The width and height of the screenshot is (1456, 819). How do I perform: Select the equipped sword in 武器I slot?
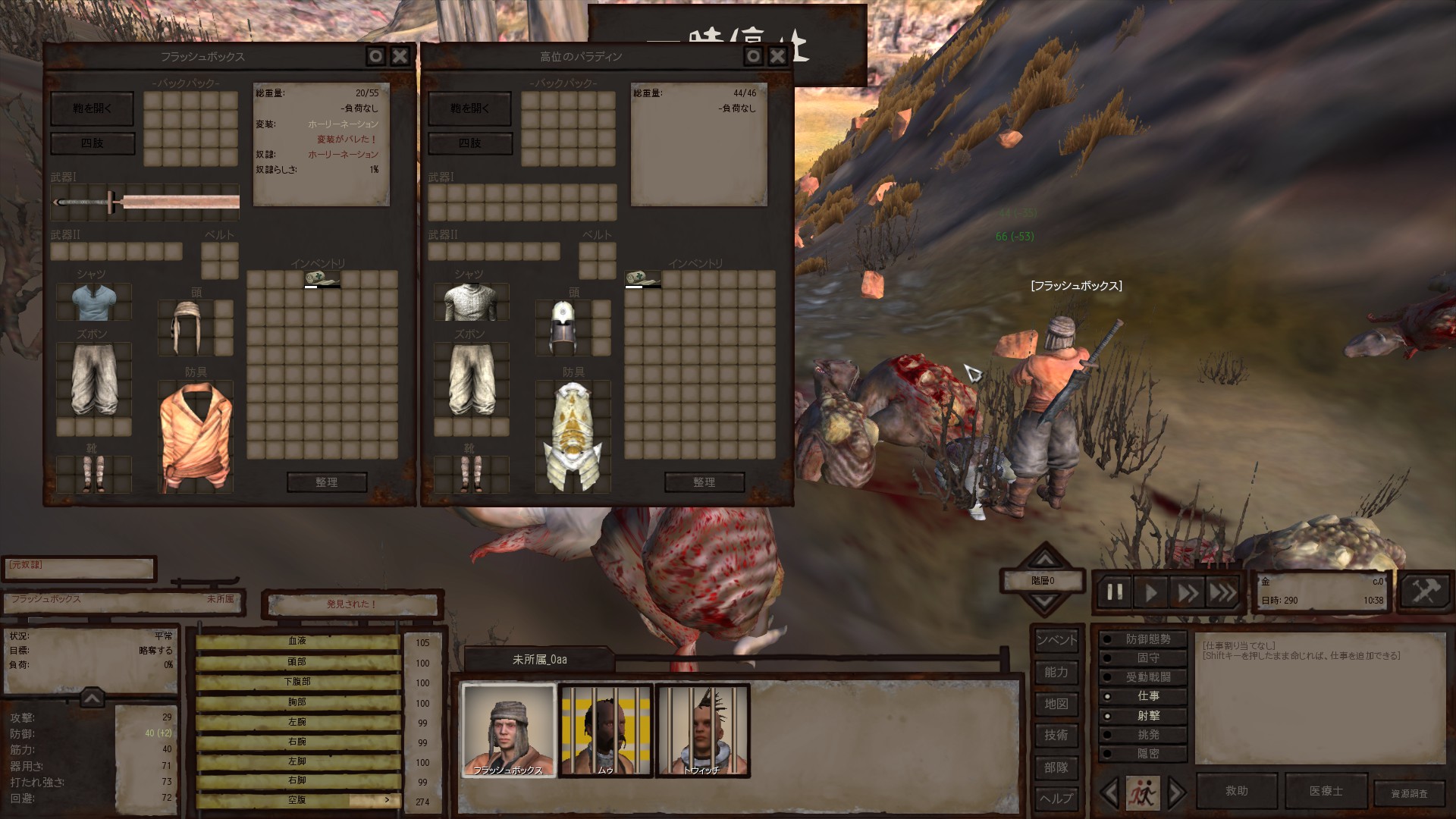[146, 202]
